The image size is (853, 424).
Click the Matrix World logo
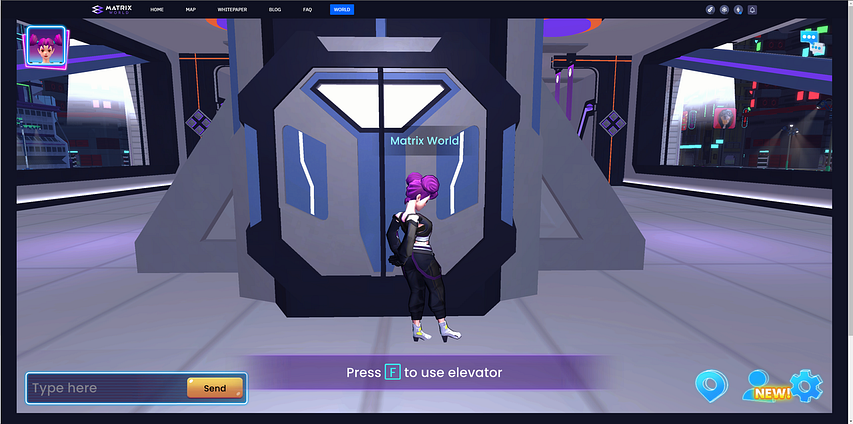pyautogui.click(x=111, y=9)
